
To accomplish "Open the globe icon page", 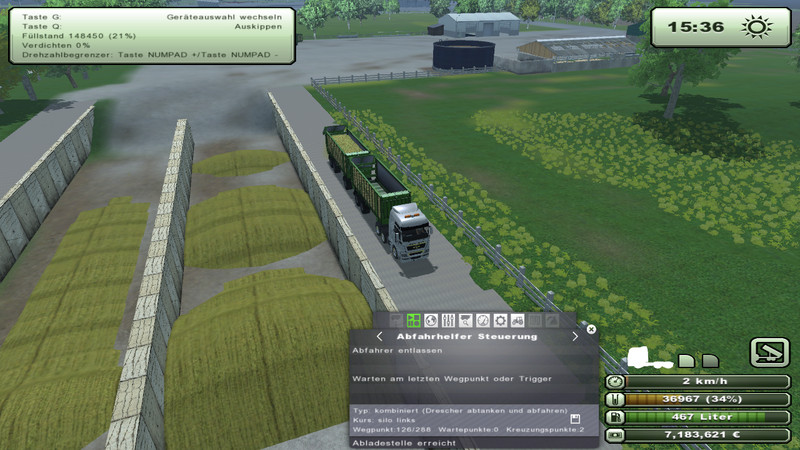I will click(x=431, y=320).
